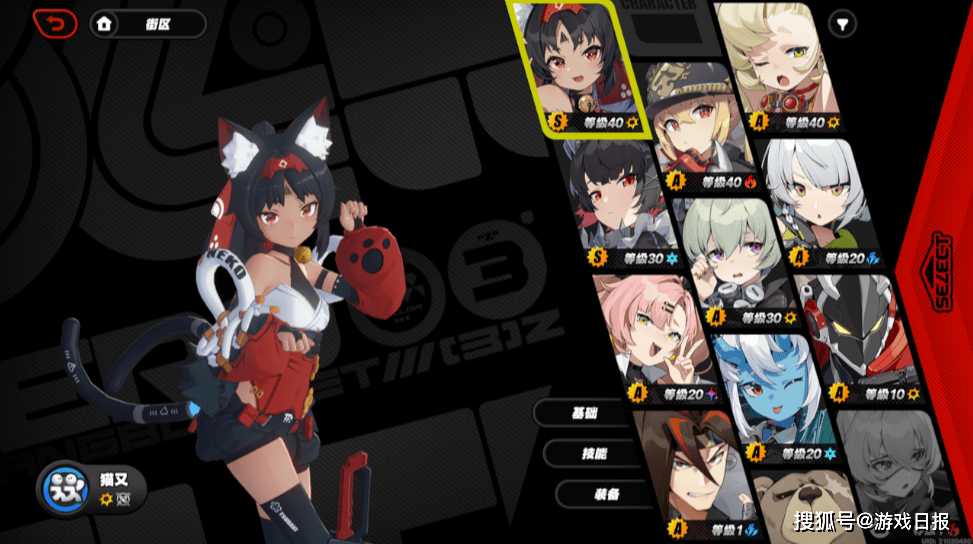973x544 pixels.
Task: Open the 技能 skills tab
Action: pyautogui.click(x=595, y=453)
